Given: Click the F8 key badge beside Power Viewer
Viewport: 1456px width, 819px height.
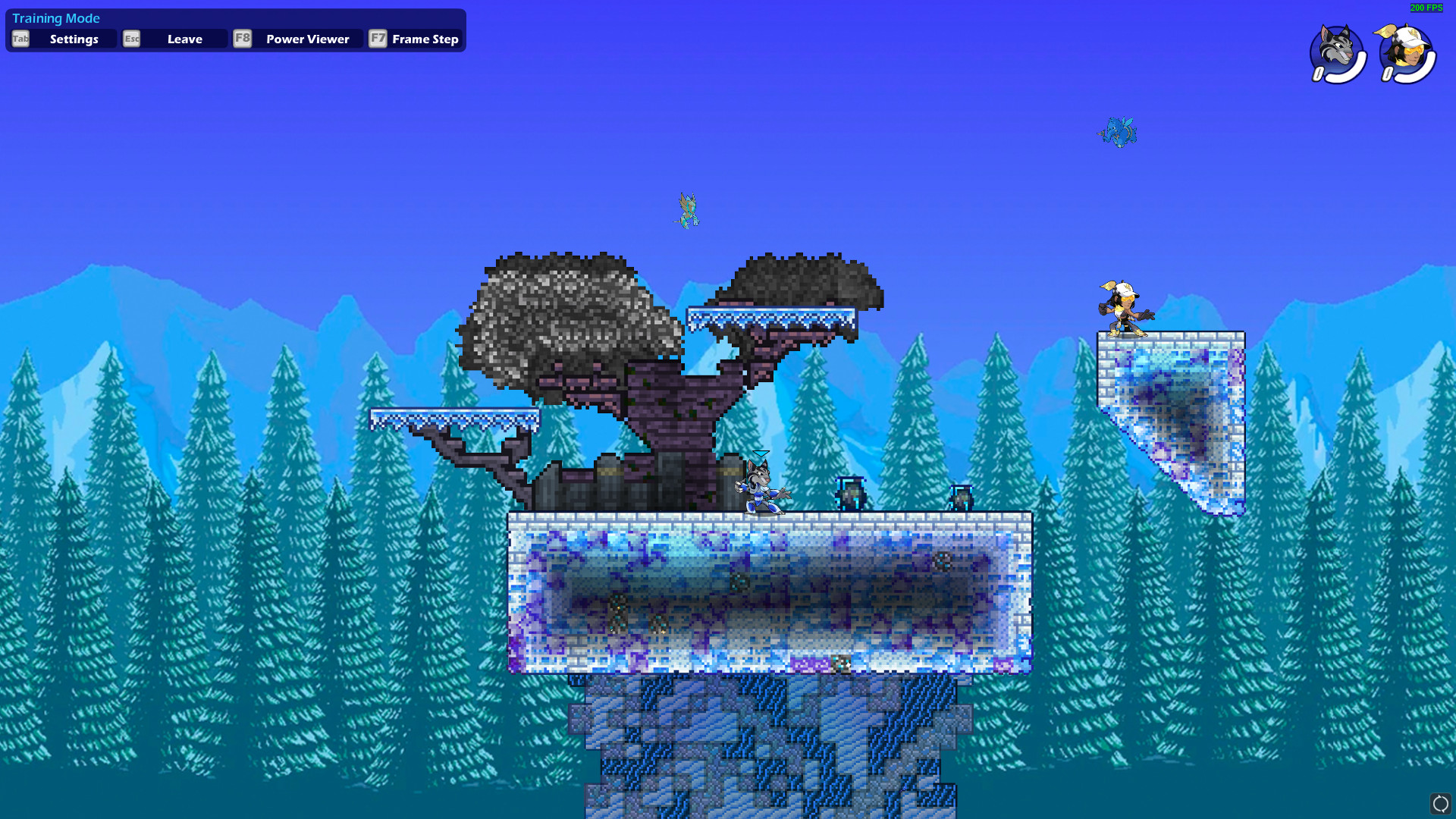Looking at the screenshot, I should pyautogui.click(x=243, y=39).
